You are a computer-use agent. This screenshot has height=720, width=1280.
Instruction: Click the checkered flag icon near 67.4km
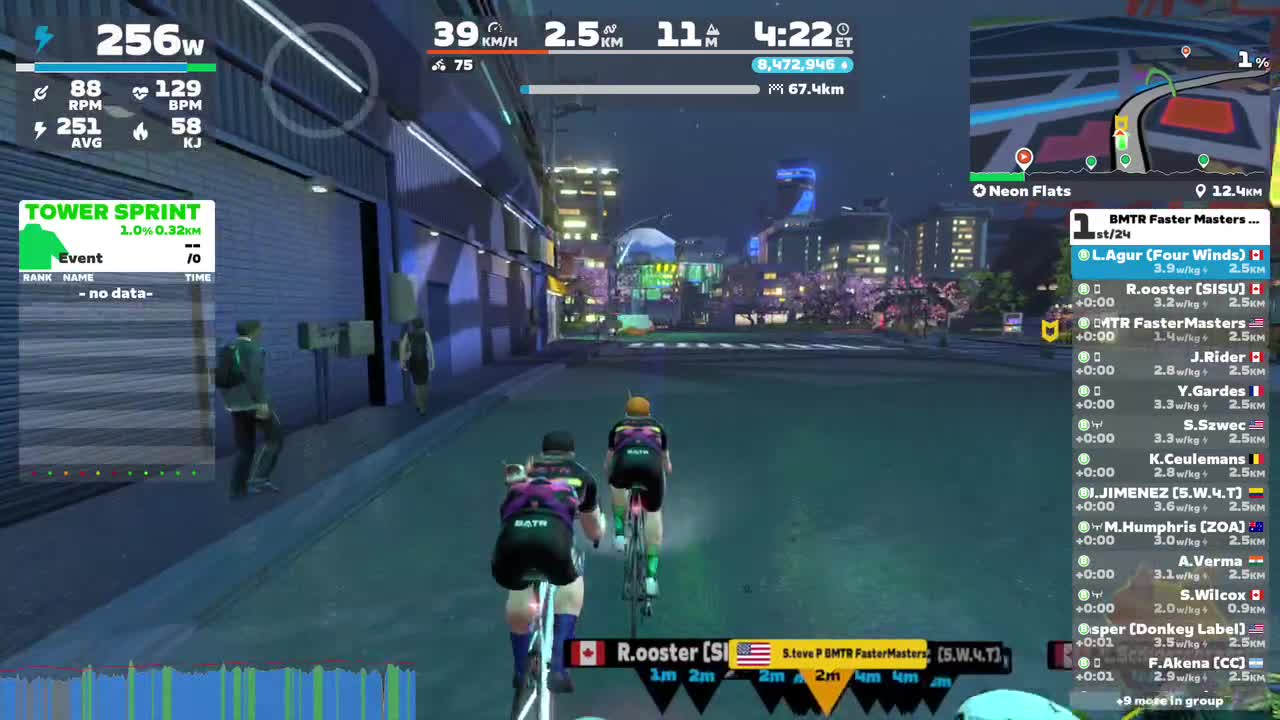775,89
